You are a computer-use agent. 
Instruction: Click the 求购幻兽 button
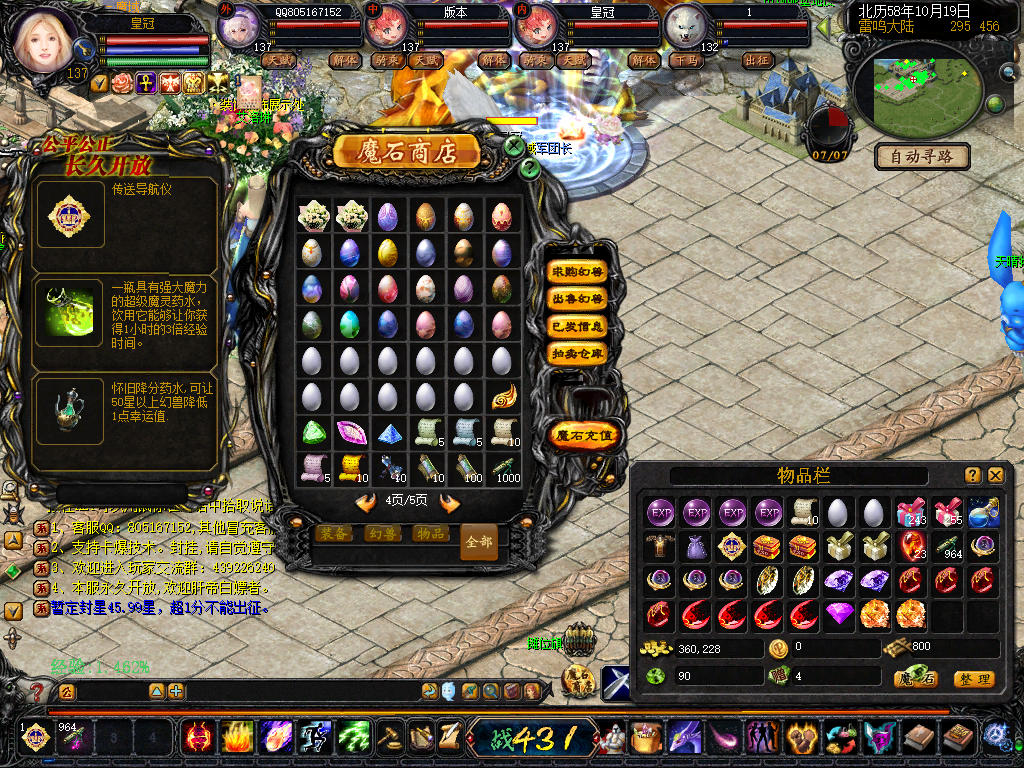(x=577, y=272)
